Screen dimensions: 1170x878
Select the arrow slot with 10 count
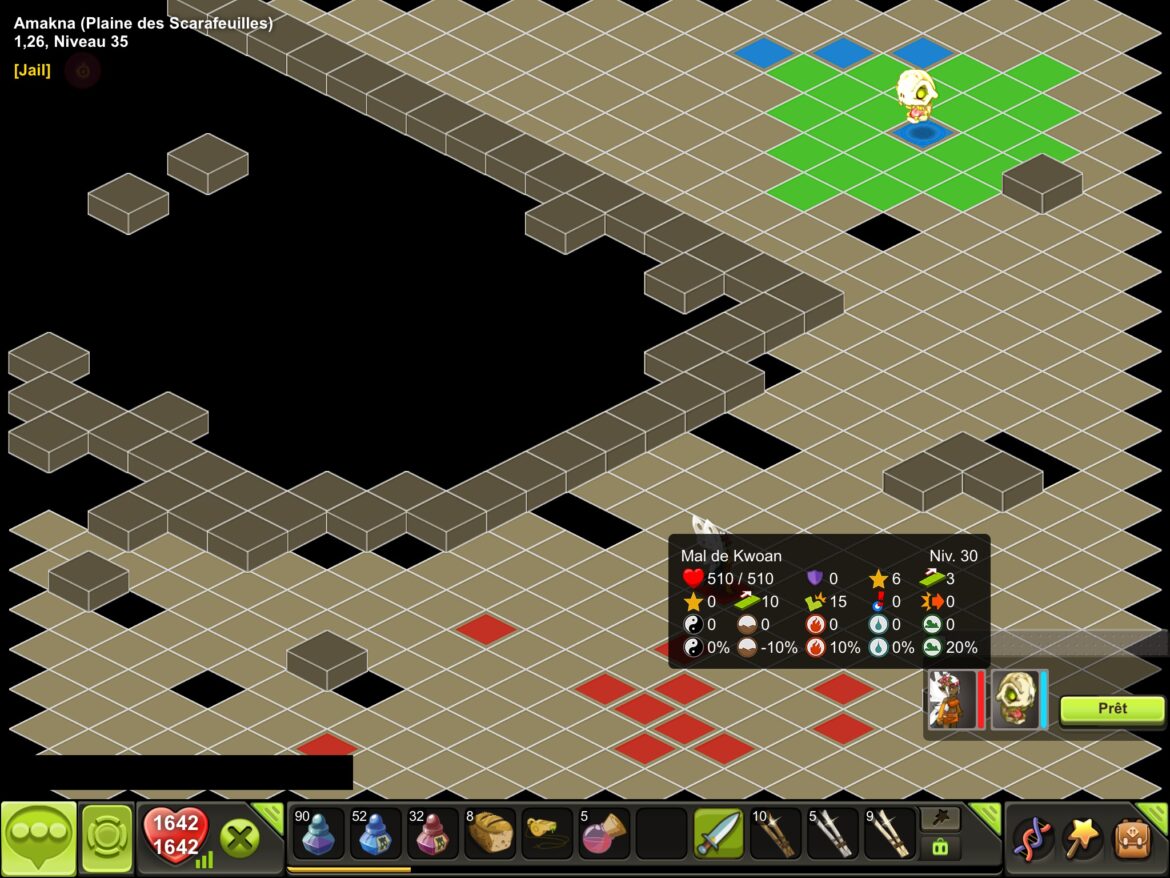pos(776,834)
